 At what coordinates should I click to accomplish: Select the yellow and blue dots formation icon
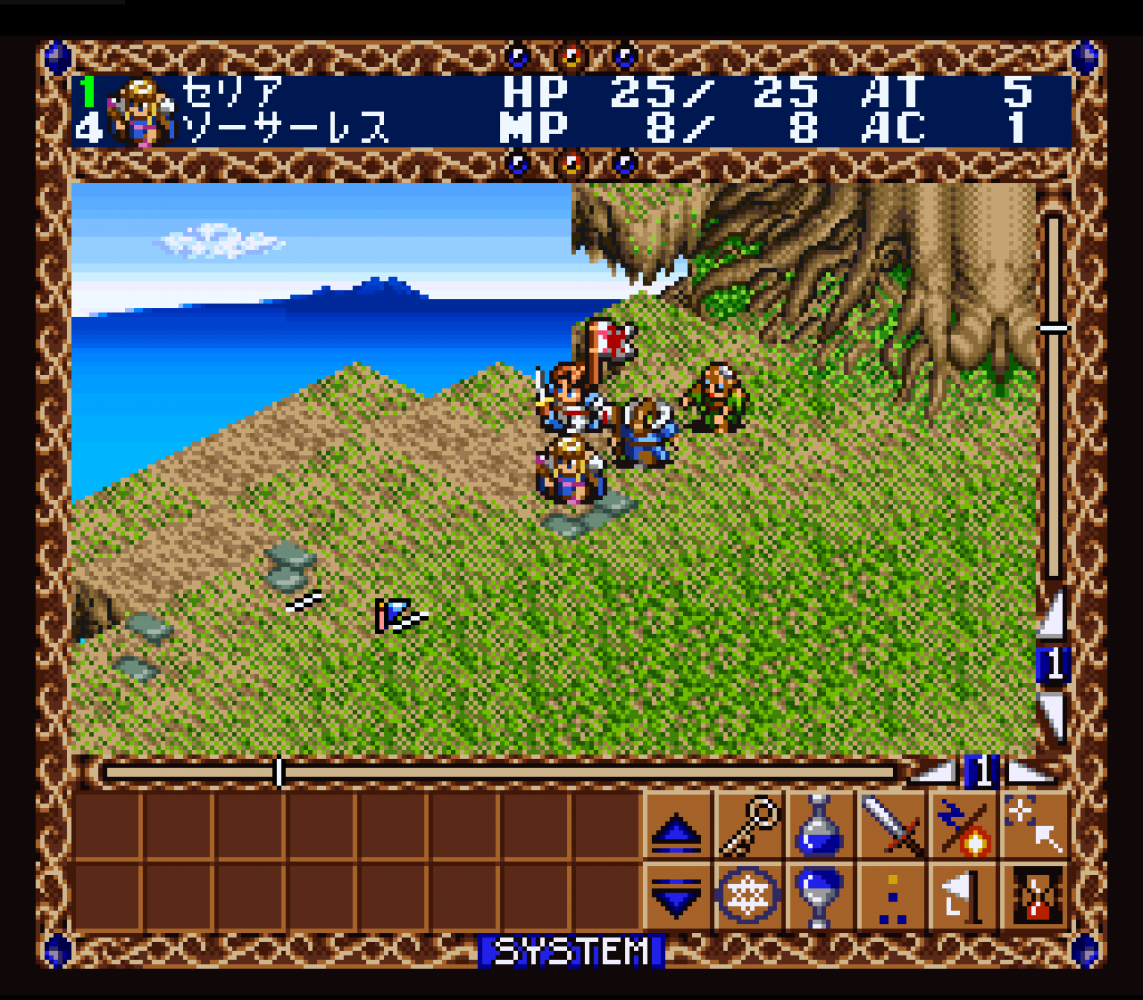click(x=892, y=895)
